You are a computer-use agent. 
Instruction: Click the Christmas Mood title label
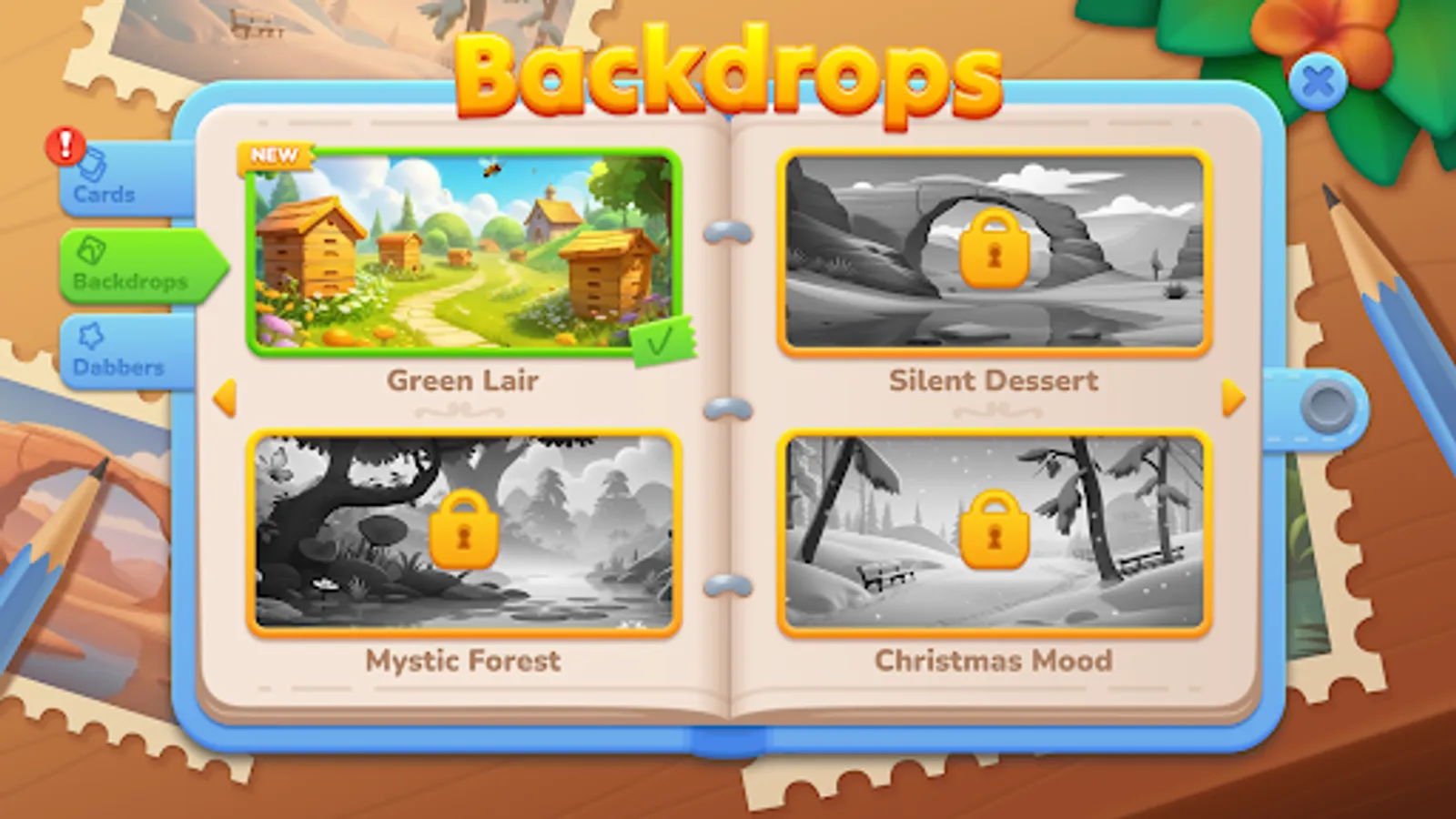tap(993, 661)
